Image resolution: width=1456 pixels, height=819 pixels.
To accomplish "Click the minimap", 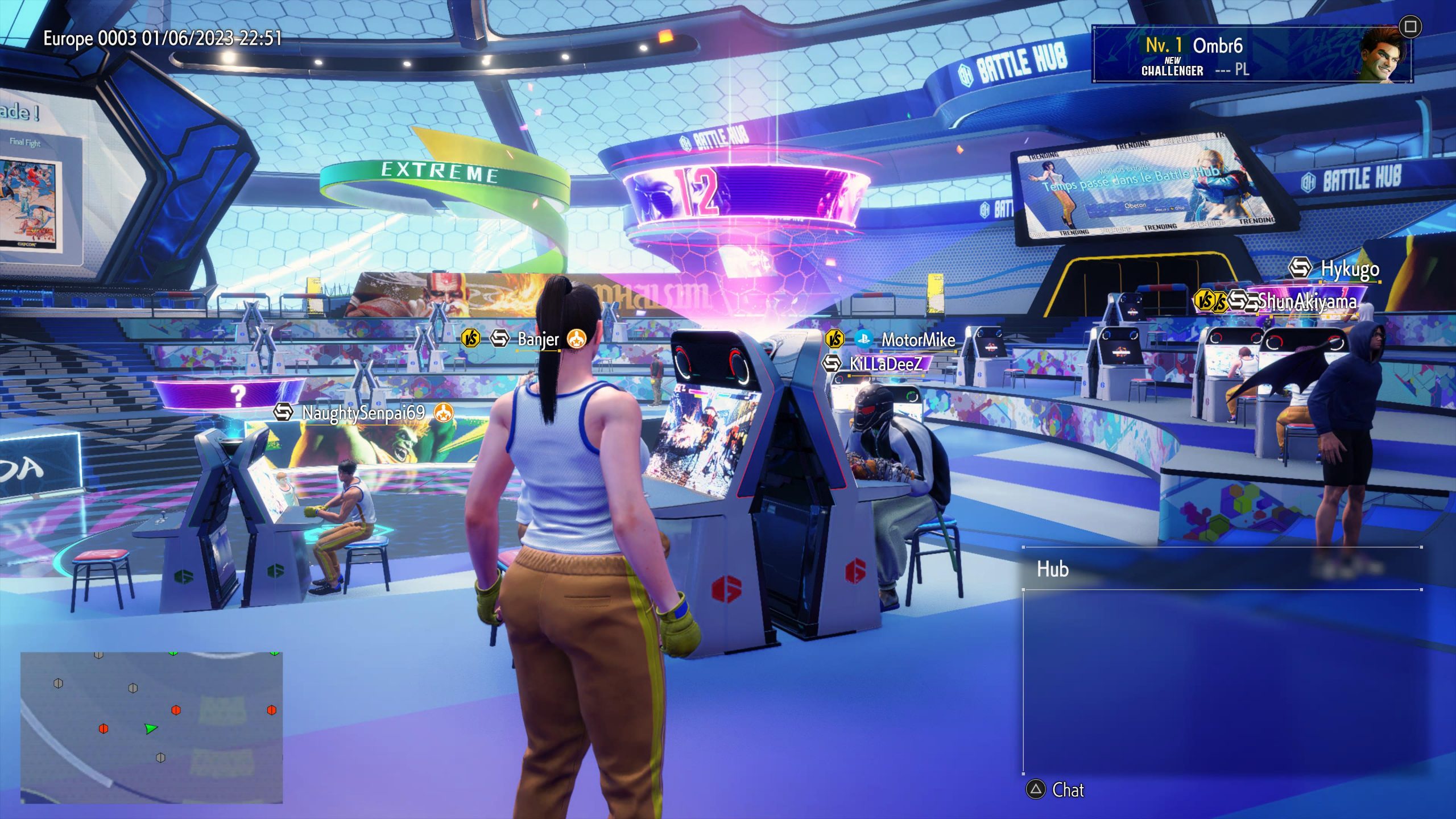I will click(x=151, y=727).
